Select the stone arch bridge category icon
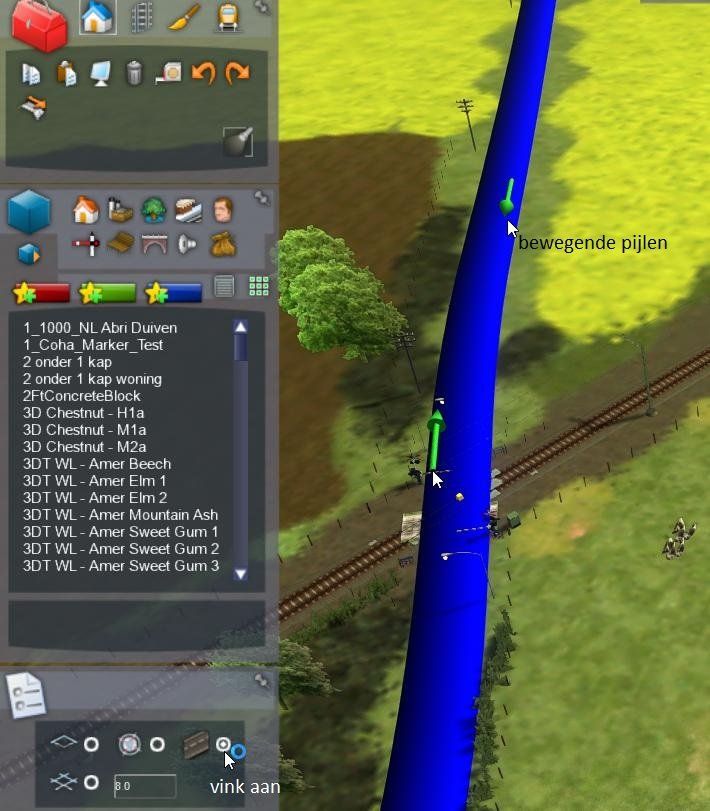 (x=154, y=243)
